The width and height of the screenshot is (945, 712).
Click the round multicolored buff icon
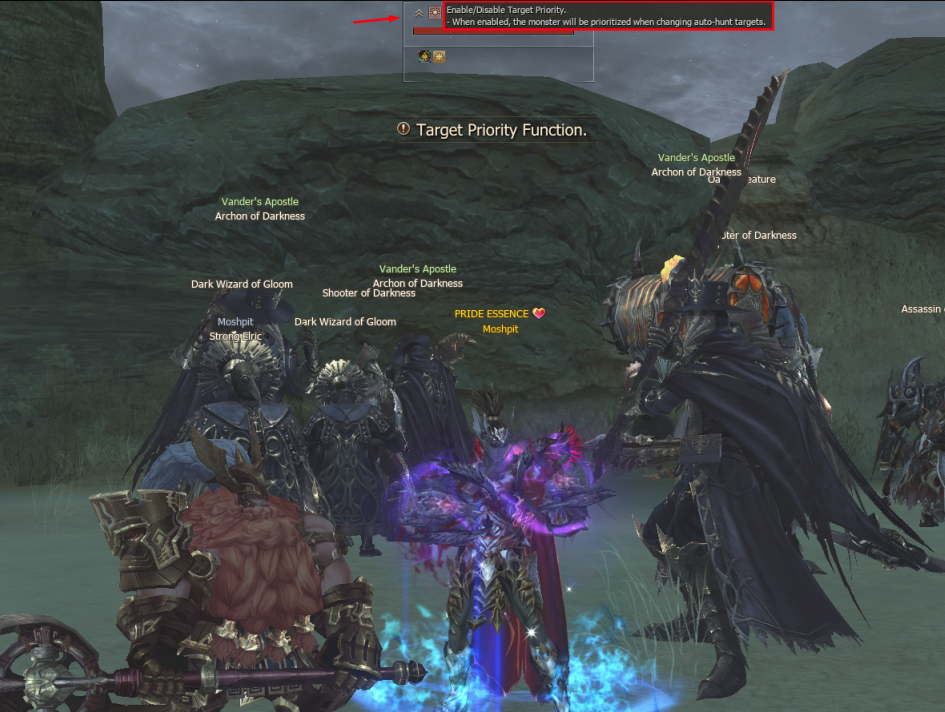(x=424, y=56)
